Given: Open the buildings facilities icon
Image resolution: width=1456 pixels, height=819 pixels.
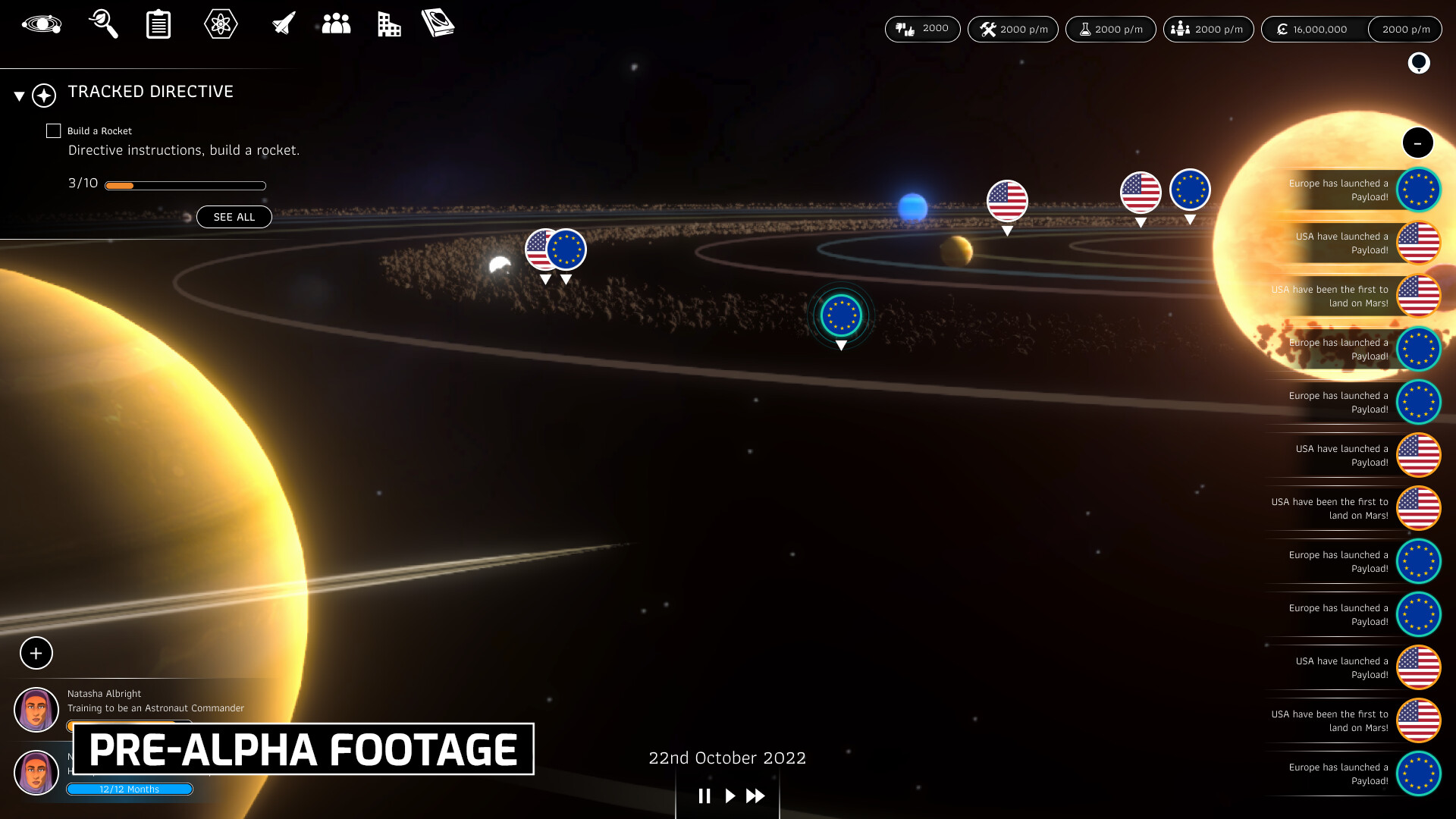Looking at the screenshot, I should tap(389, 24).
